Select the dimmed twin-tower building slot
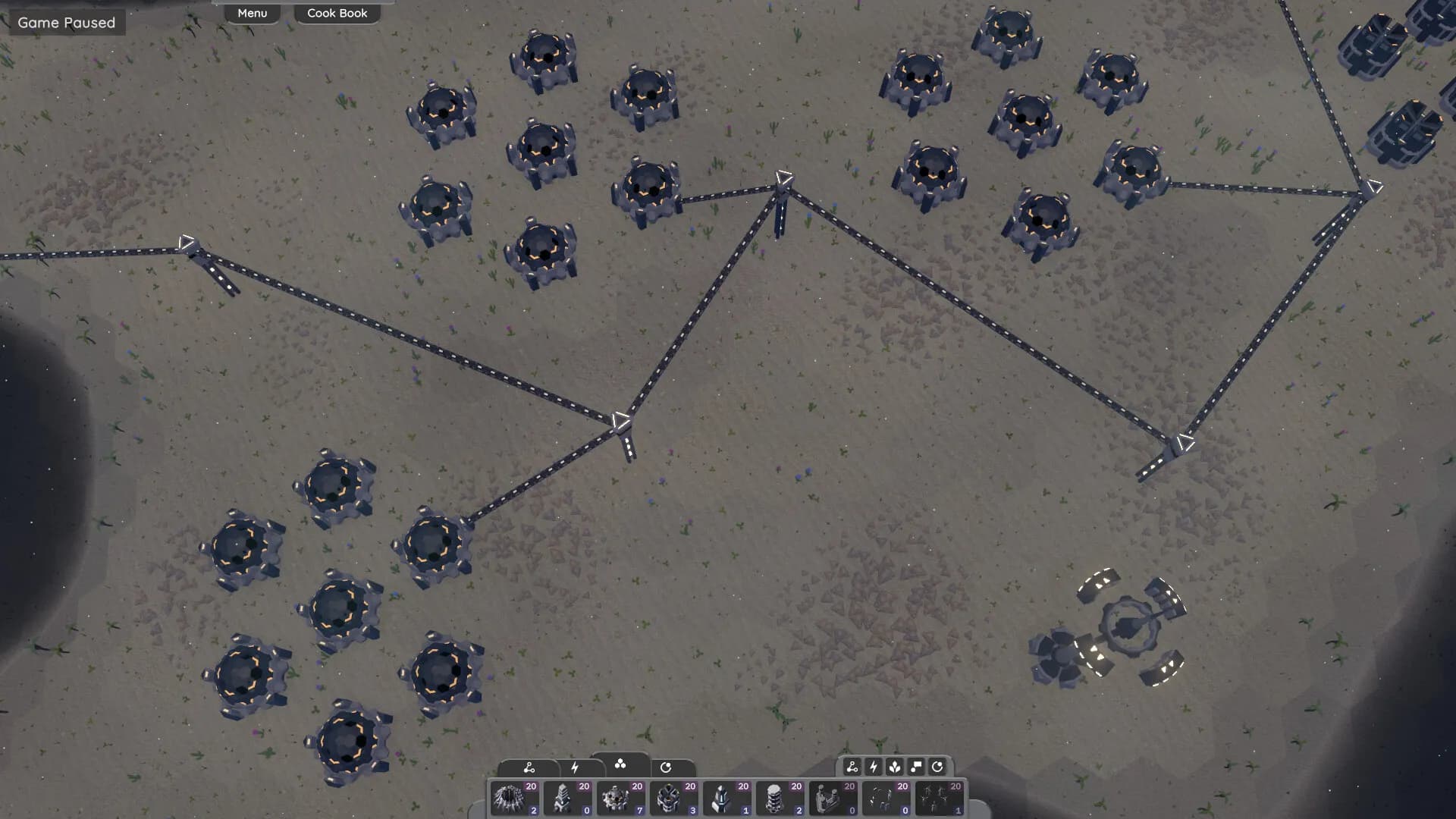 click(833, 799)
